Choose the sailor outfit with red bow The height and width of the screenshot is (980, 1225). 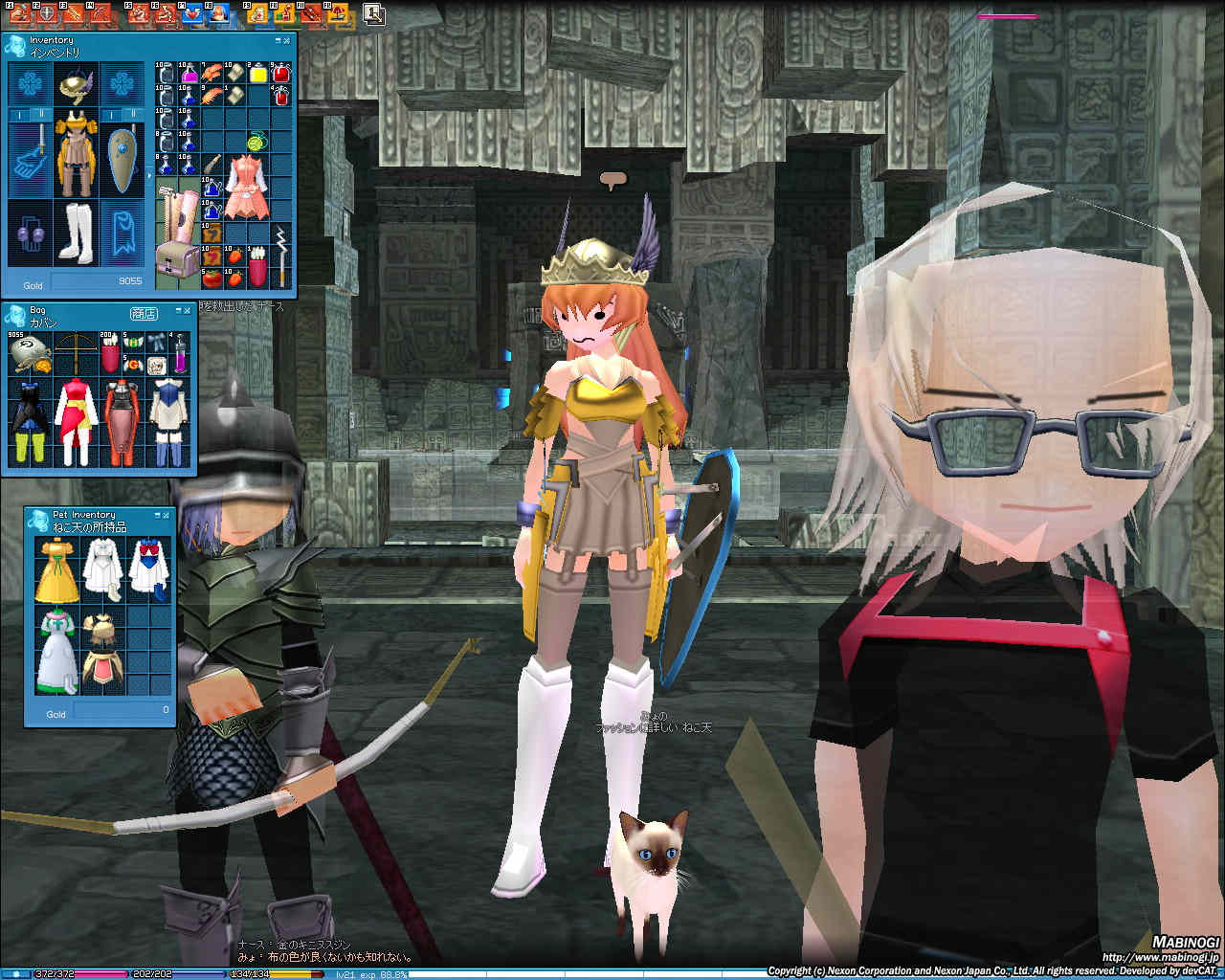point(149,565)
